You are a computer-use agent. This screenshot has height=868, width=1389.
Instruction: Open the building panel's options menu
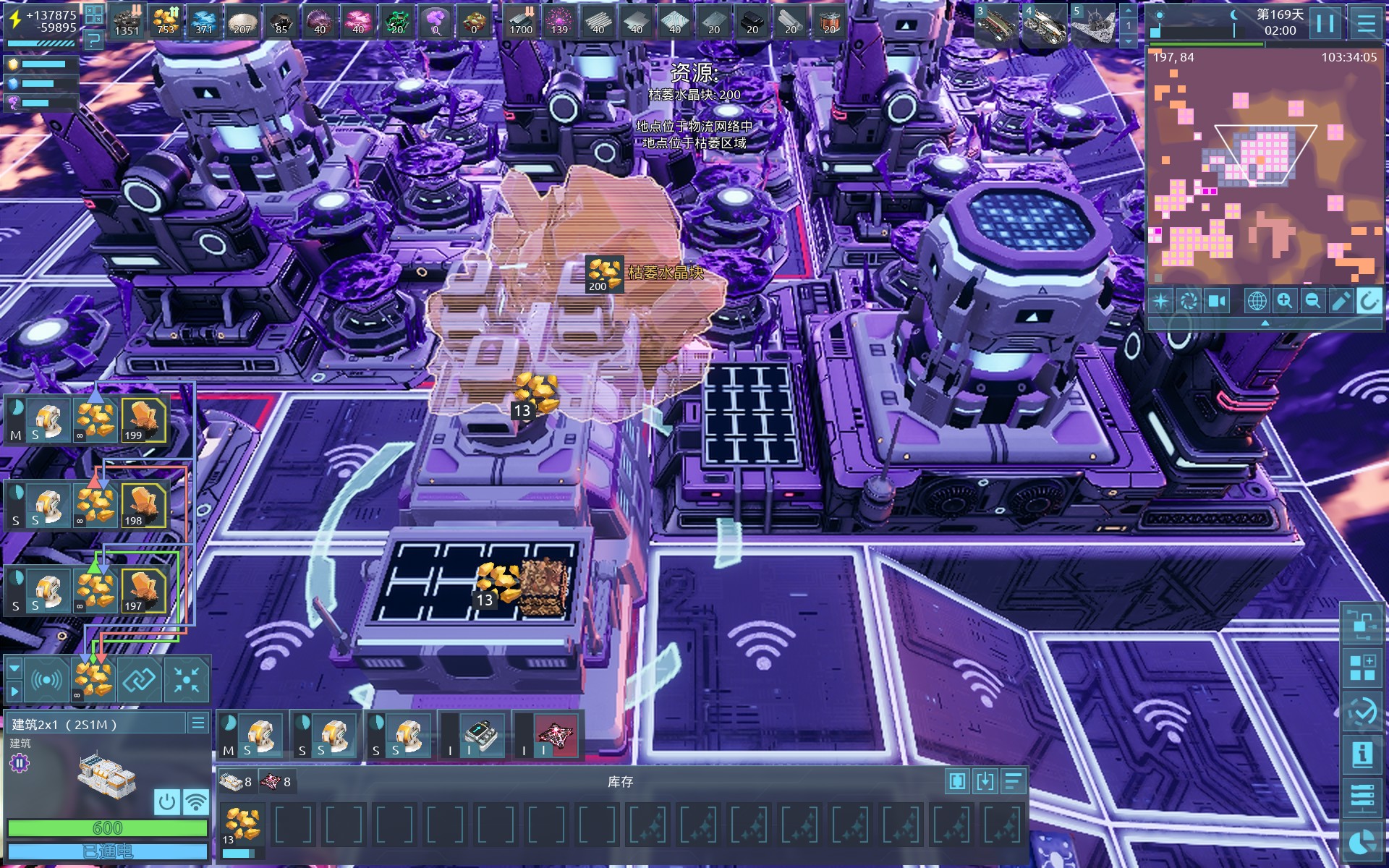[197, 723]
